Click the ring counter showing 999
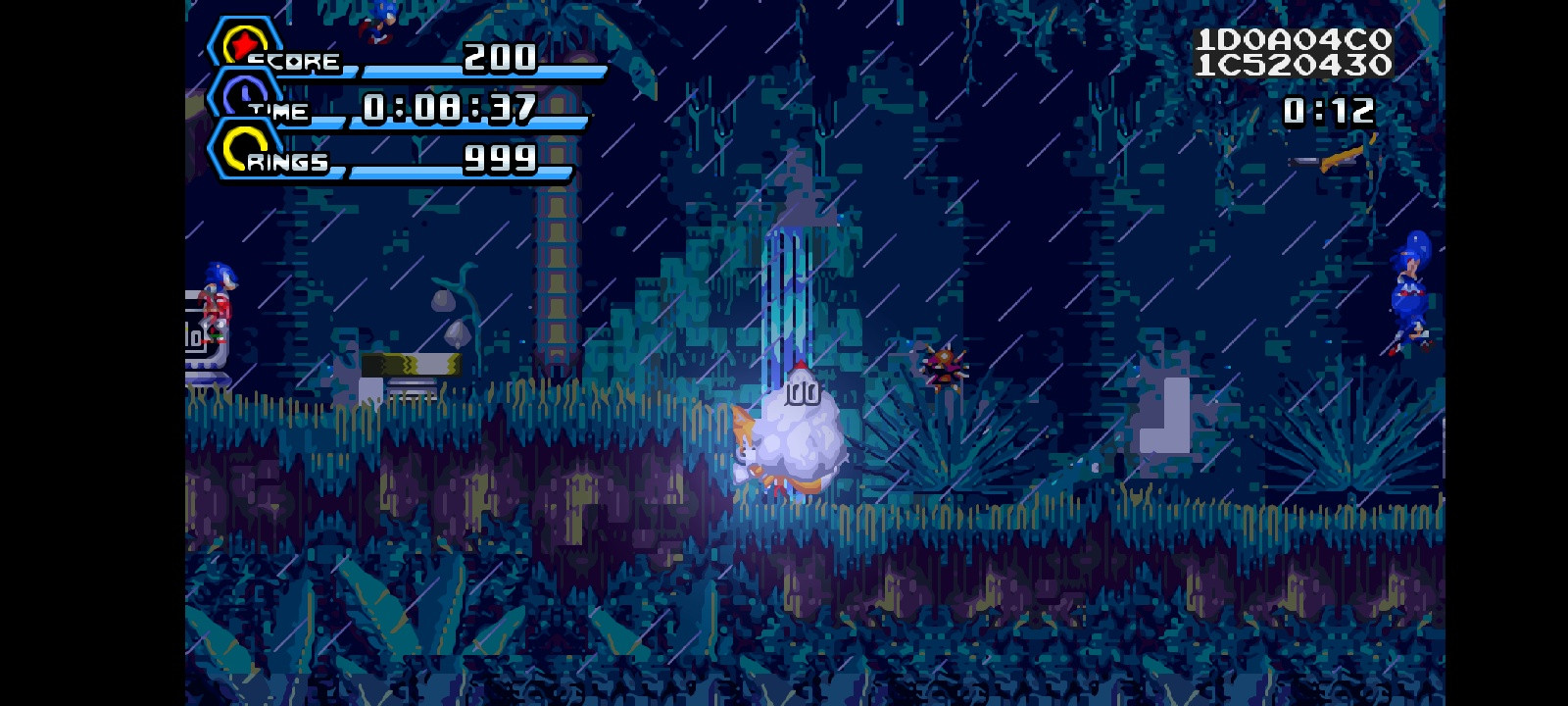Image resolution: width=1568 pixels, height=706 pixels. point(502,157)
